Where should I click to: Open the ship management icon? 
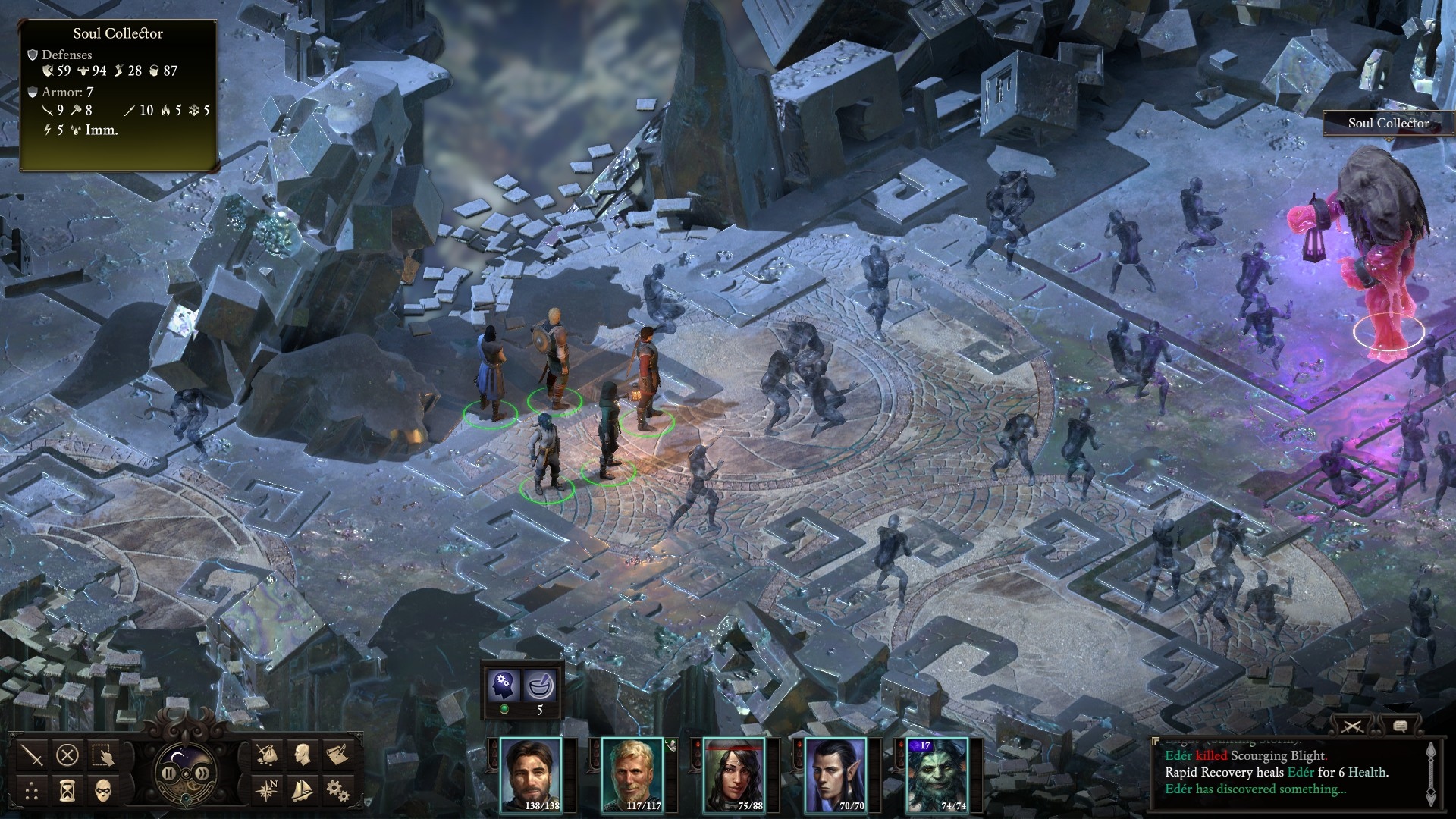click(302, 791)
